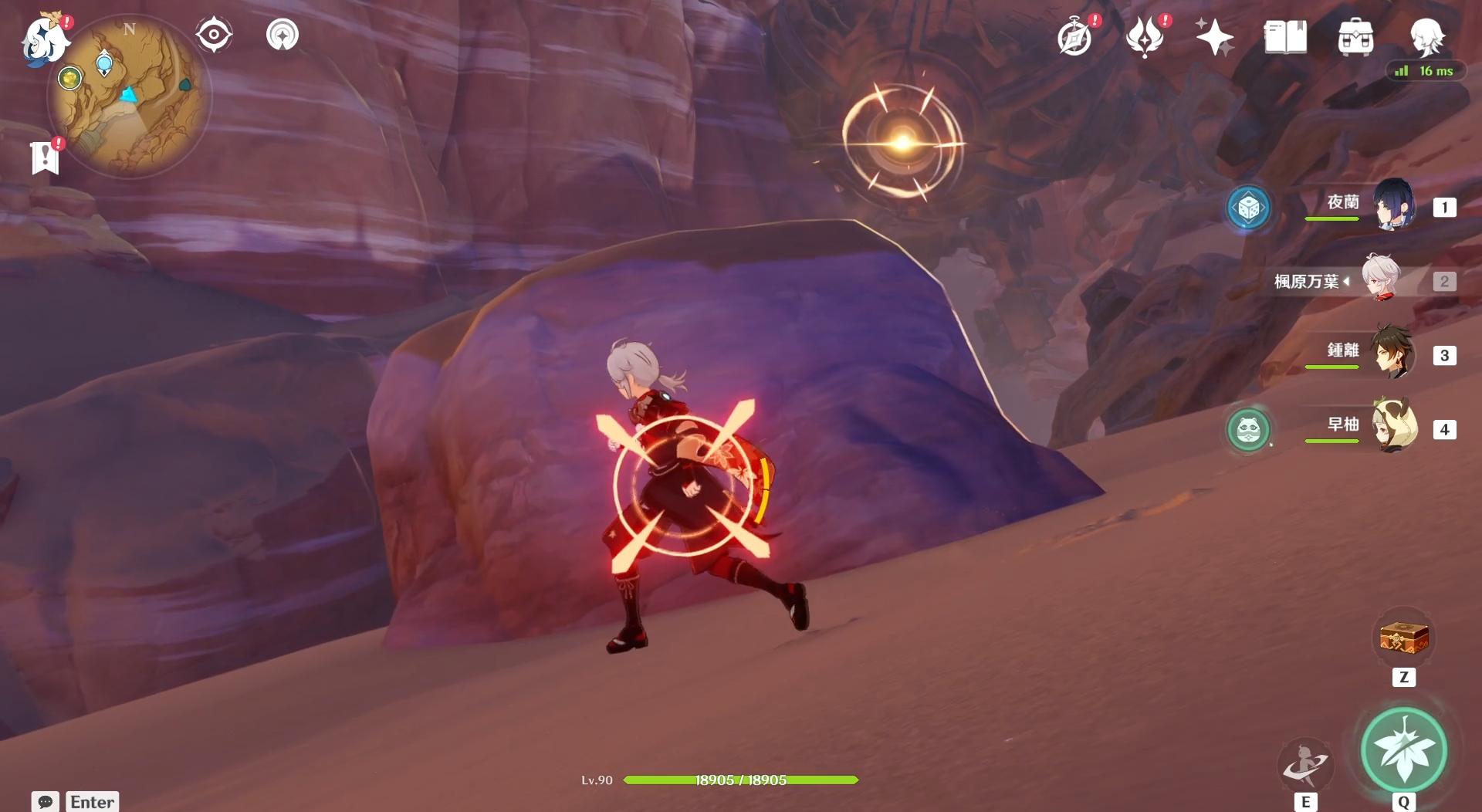Open chat with the Enter button
The image size is (1482, 812).
(x=91, y=802)
